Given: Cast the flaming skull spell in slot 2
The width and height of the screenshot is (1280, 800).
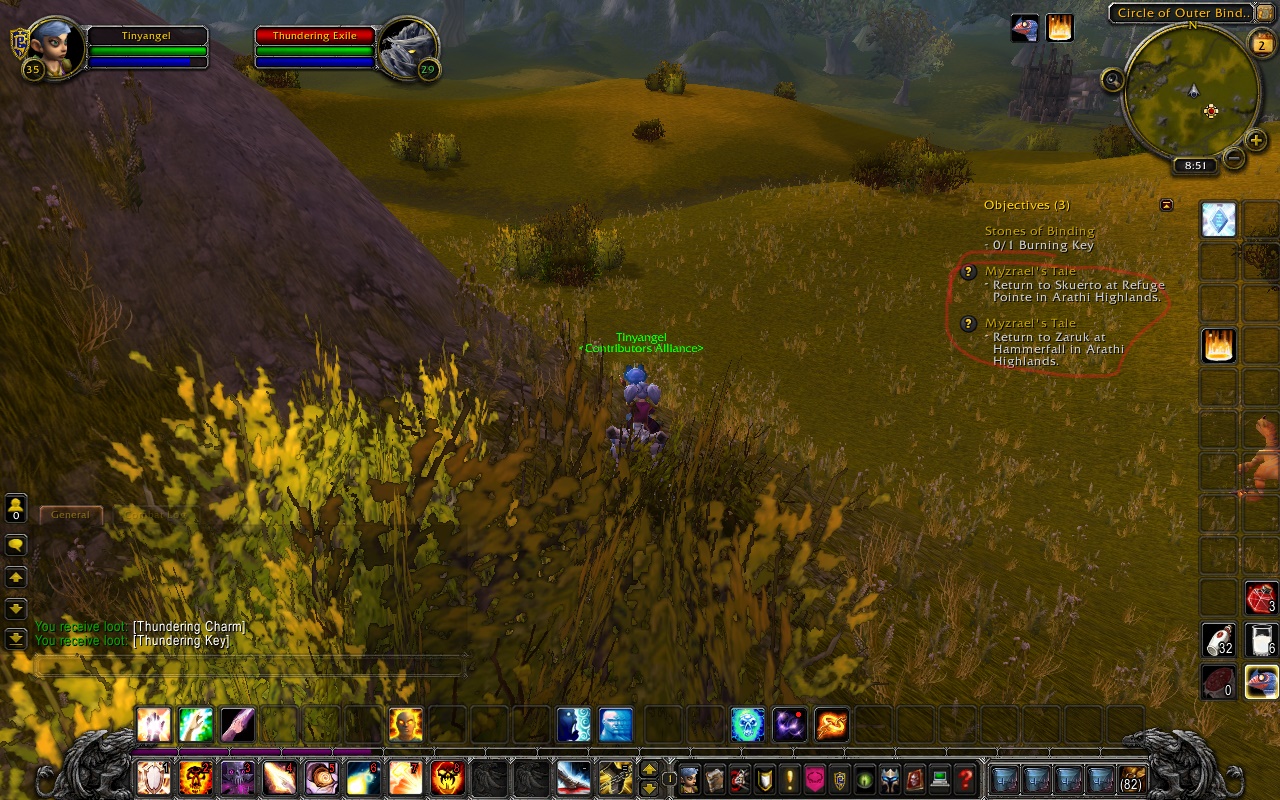Looking at the screenshot, I should 195,779.
